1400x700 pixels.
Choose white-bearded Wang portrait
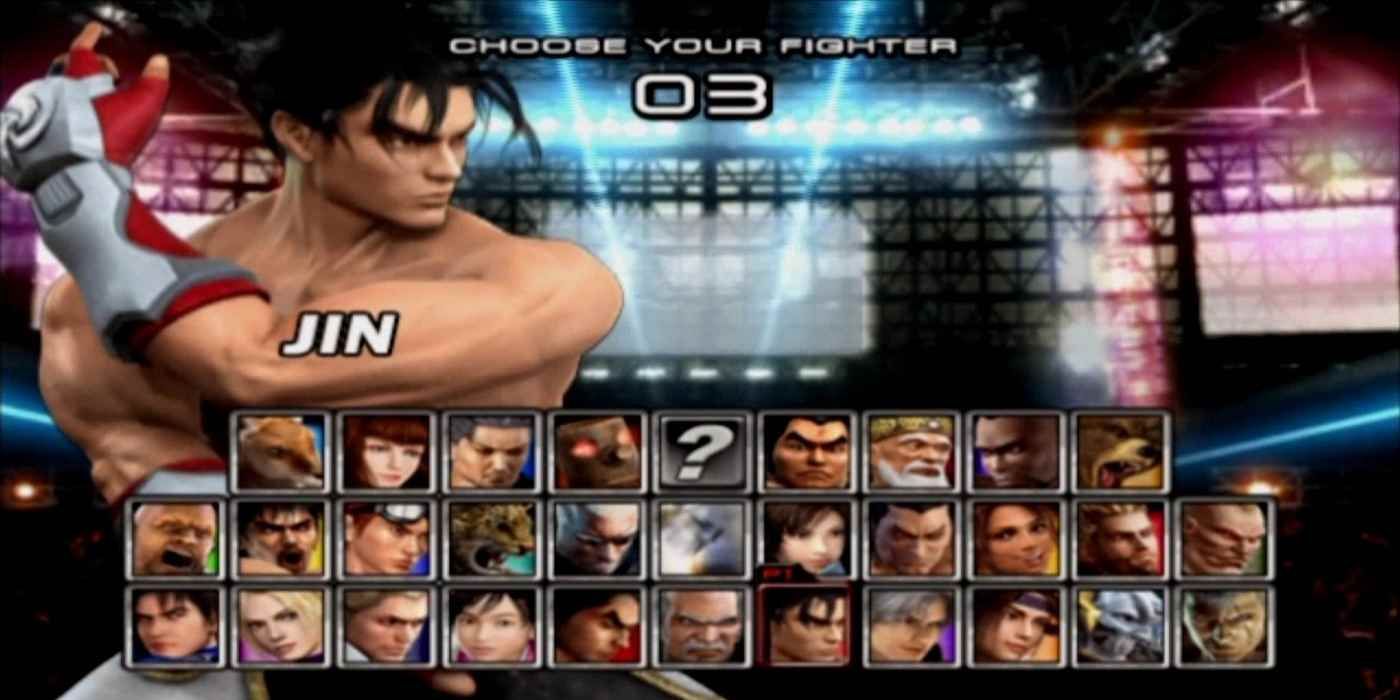[911, 451]
